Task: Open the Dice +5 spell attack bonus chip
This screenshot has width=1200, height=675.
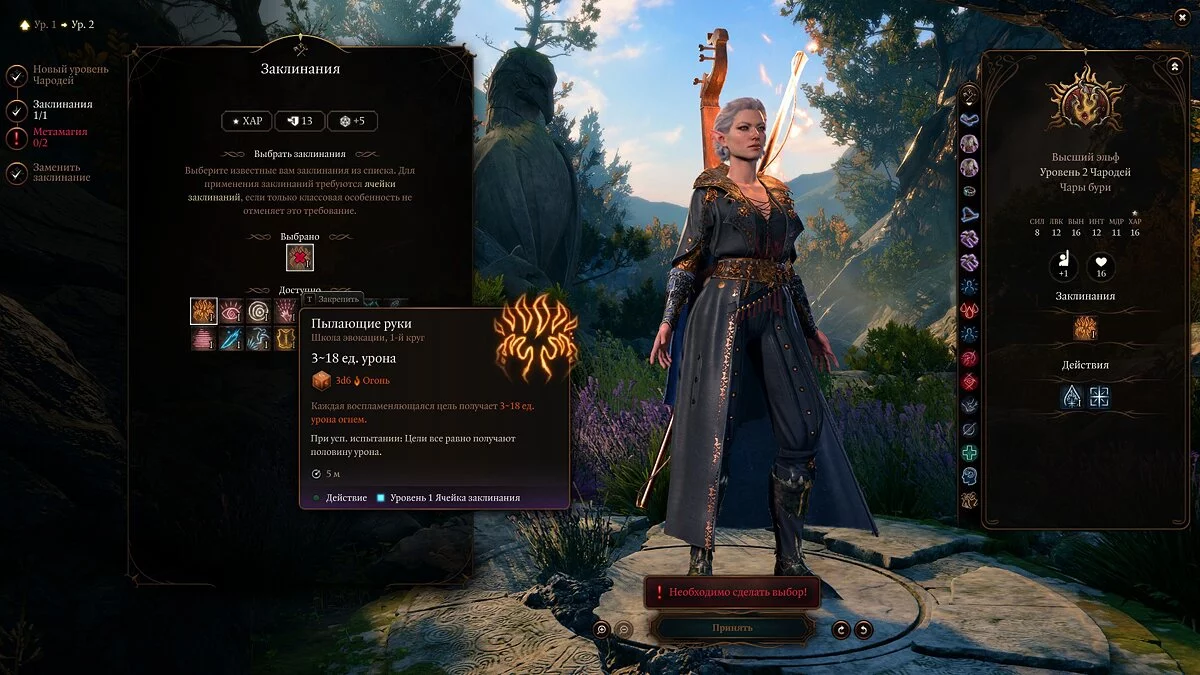Action: tap(352, 121)
